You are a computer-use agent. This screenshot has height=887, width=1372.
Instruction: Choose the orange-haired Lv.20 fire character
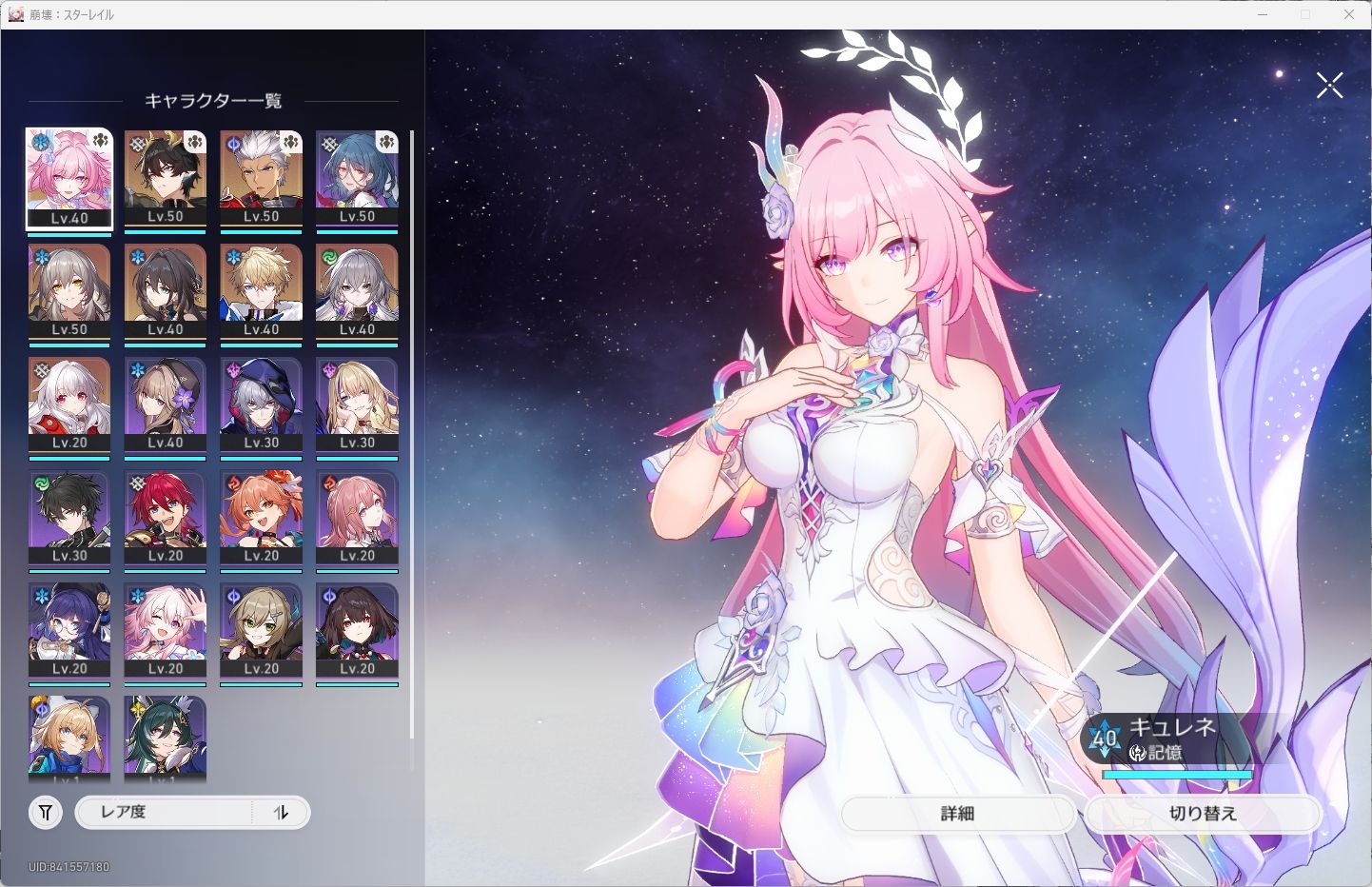pos(262,519)
